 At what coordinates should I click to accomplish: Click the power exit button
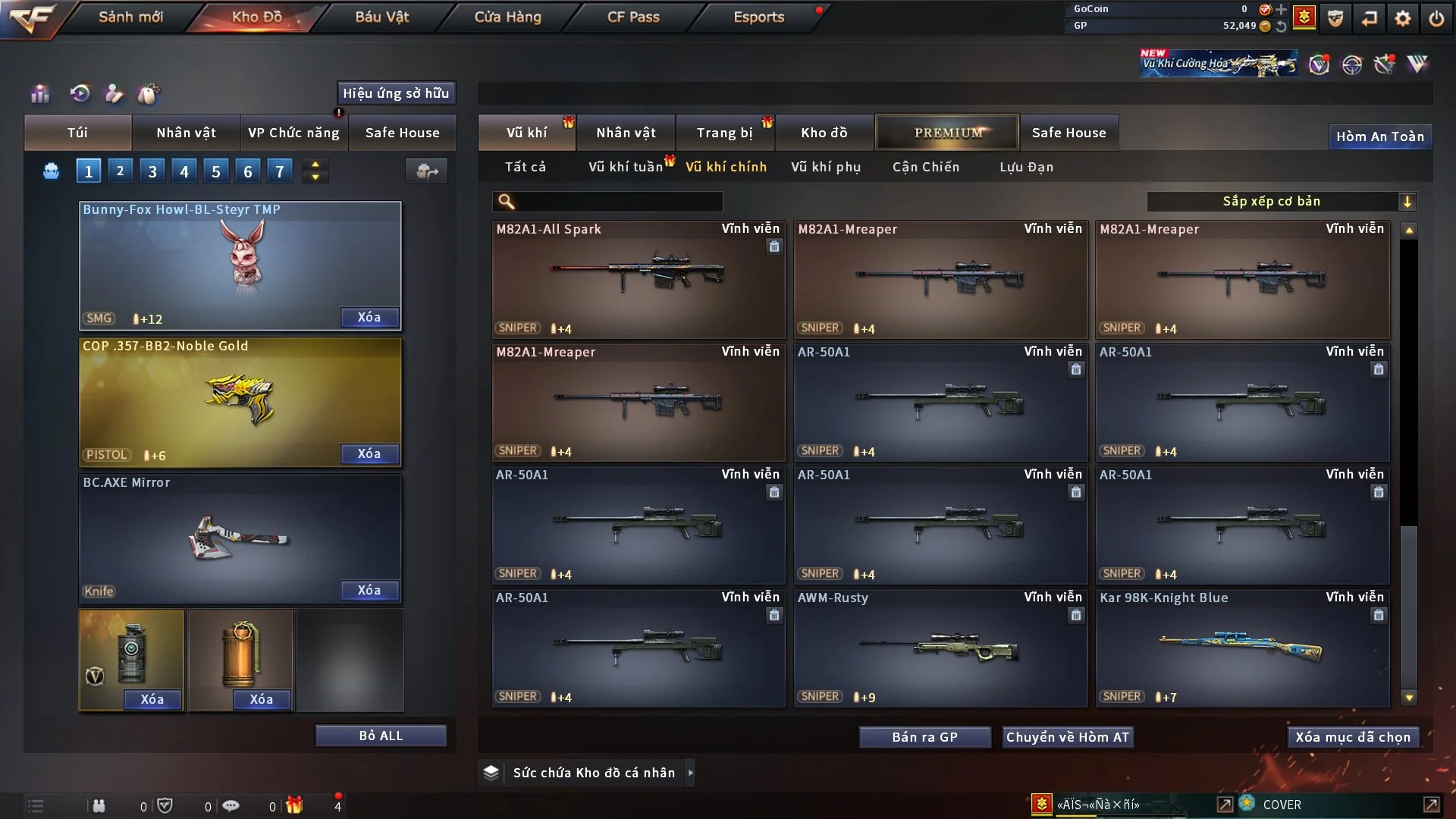click(x=1436, y=18)
